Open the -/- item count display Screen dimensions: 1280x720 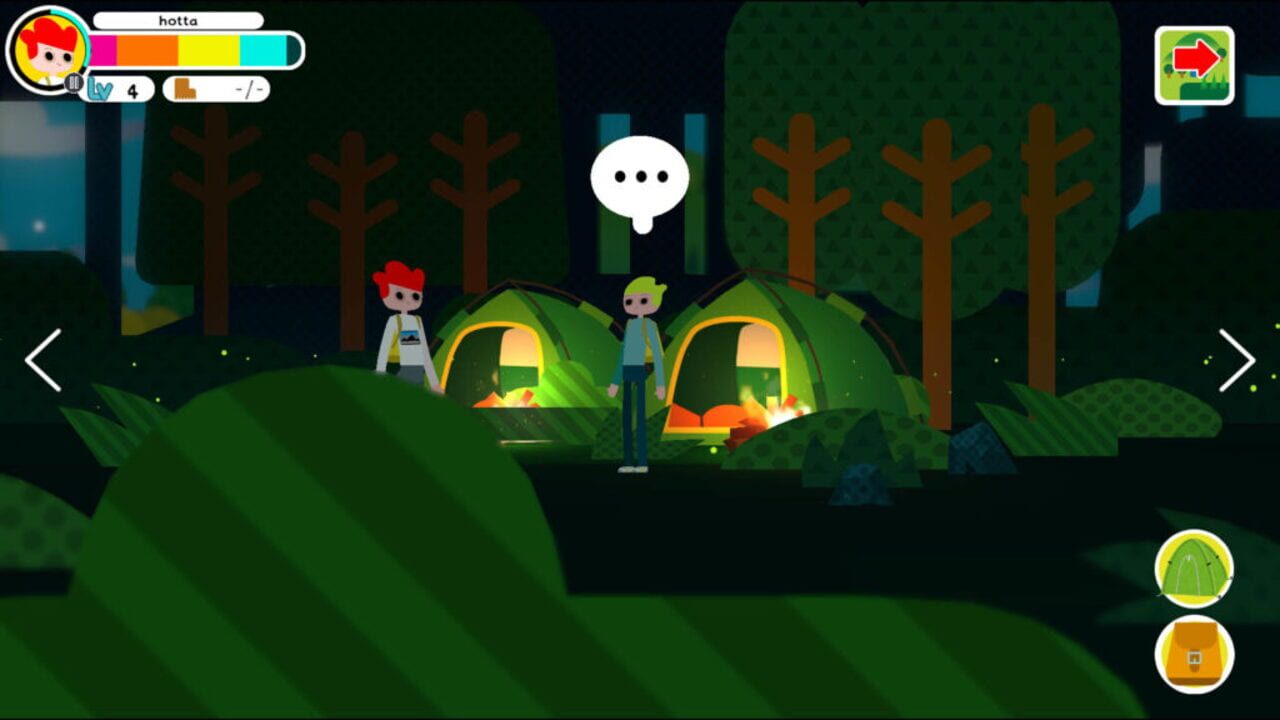click(x=250, y=88)
